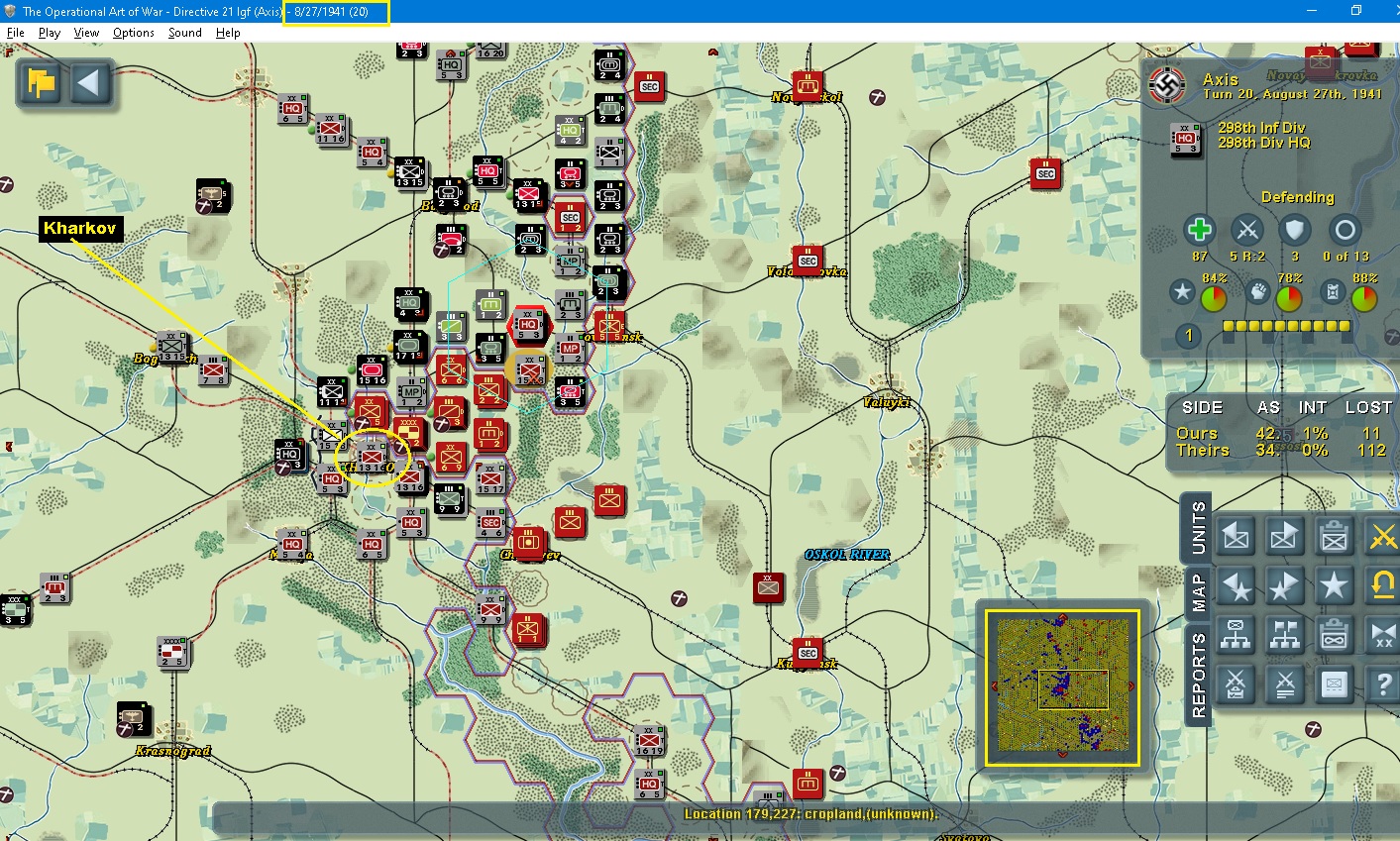
Task: Click the divide unit XX icon
Action: (x=1383, y=635)
